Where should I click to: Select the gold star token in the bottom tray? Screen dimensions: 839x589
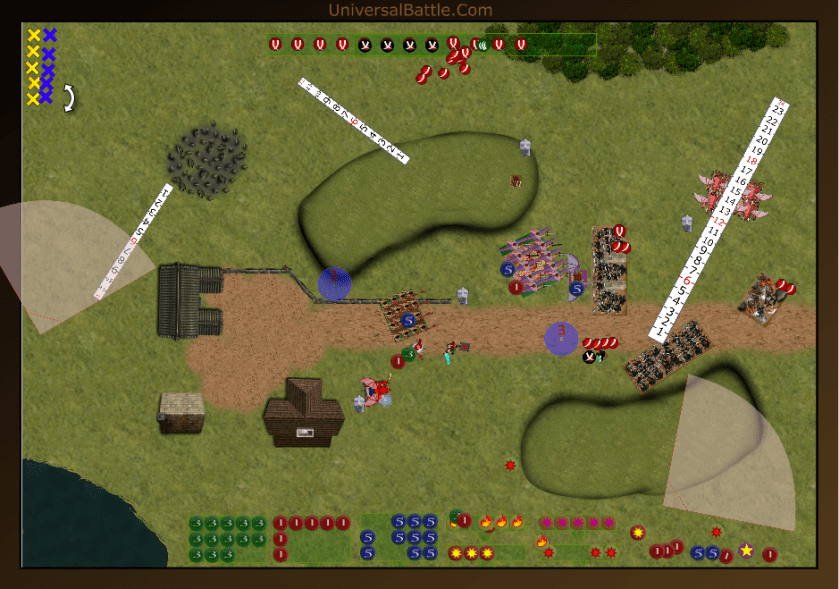(x=746, y=550)
